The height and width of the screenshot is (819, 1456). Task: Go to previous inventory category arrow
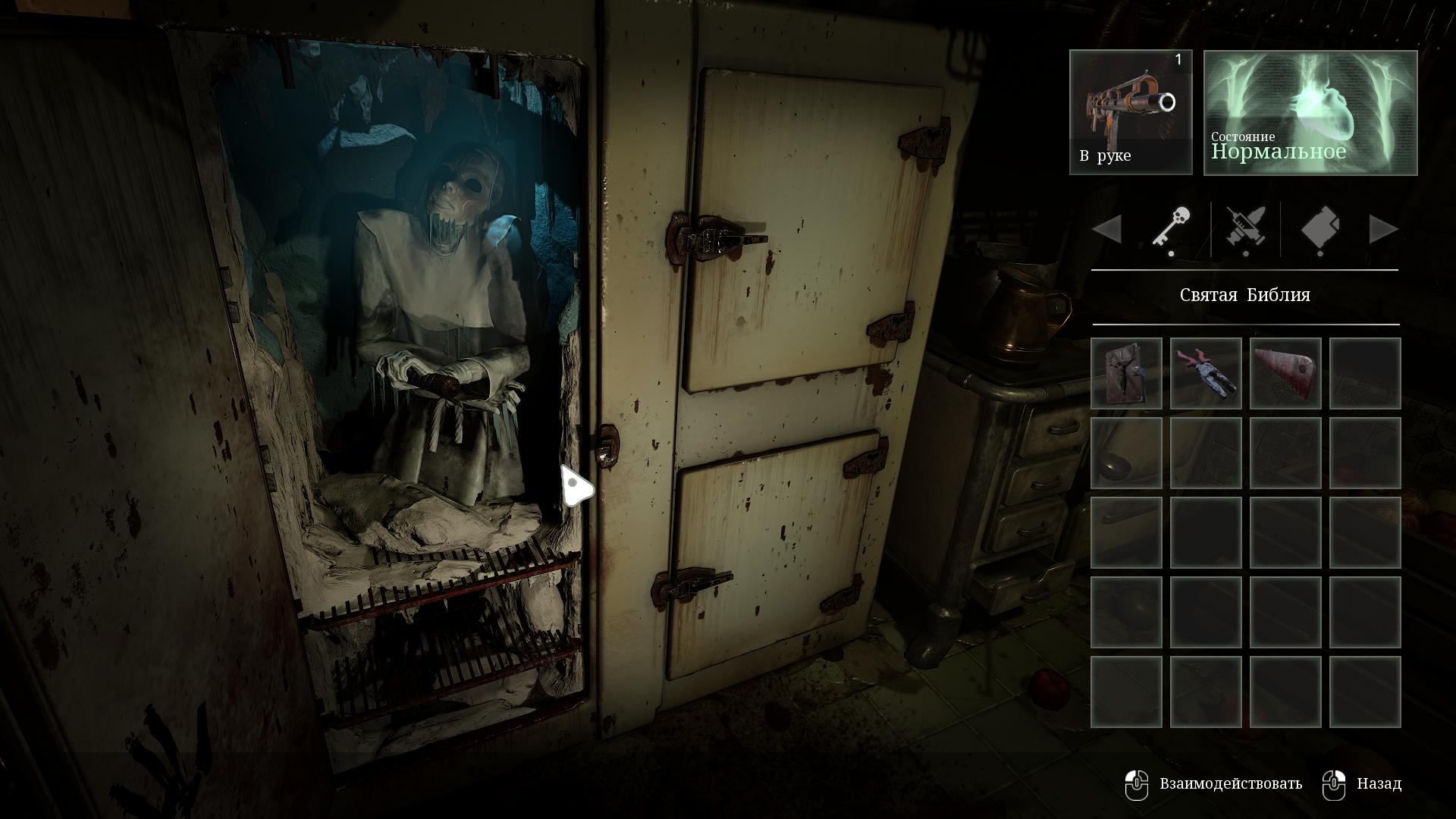tap(1107, 229)
